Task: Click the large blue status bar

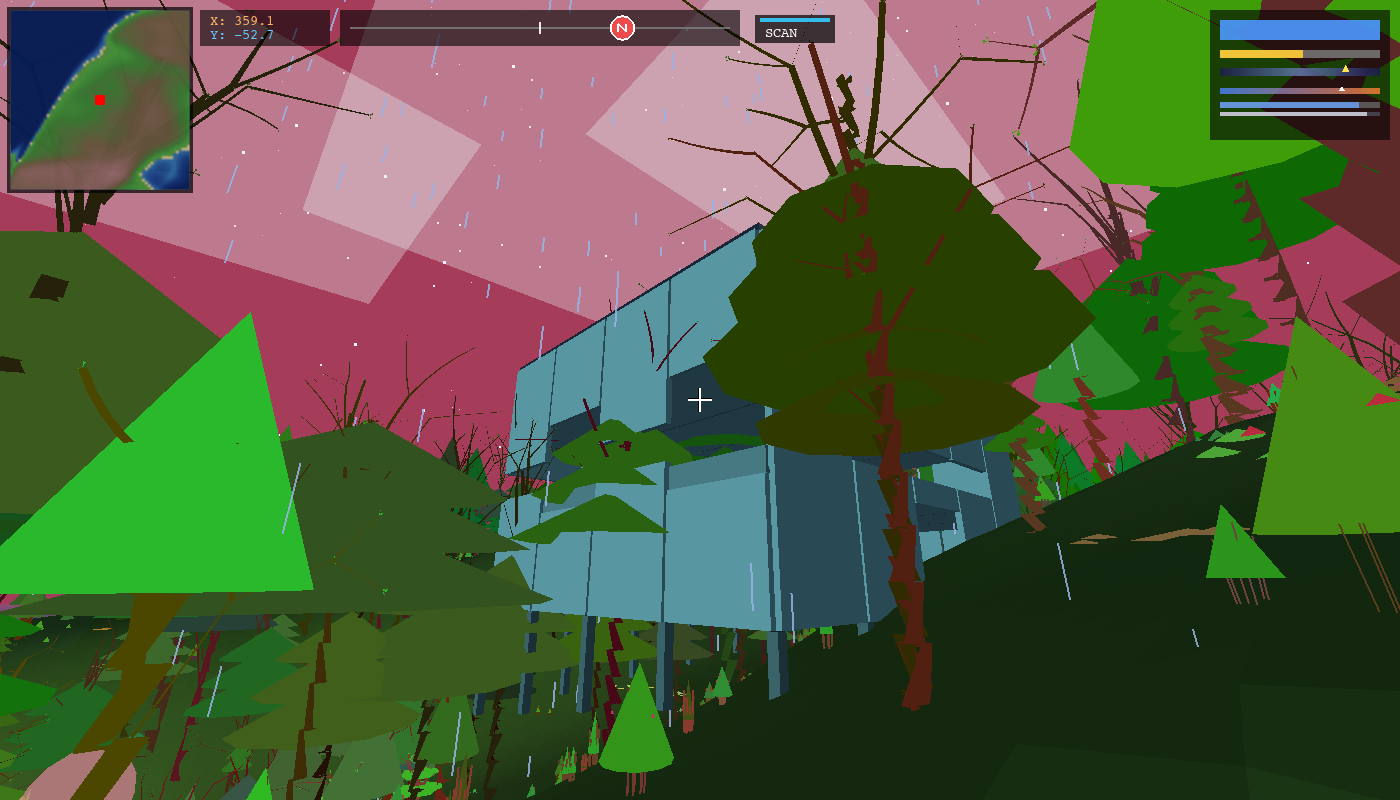Action: coord(1300,30)
